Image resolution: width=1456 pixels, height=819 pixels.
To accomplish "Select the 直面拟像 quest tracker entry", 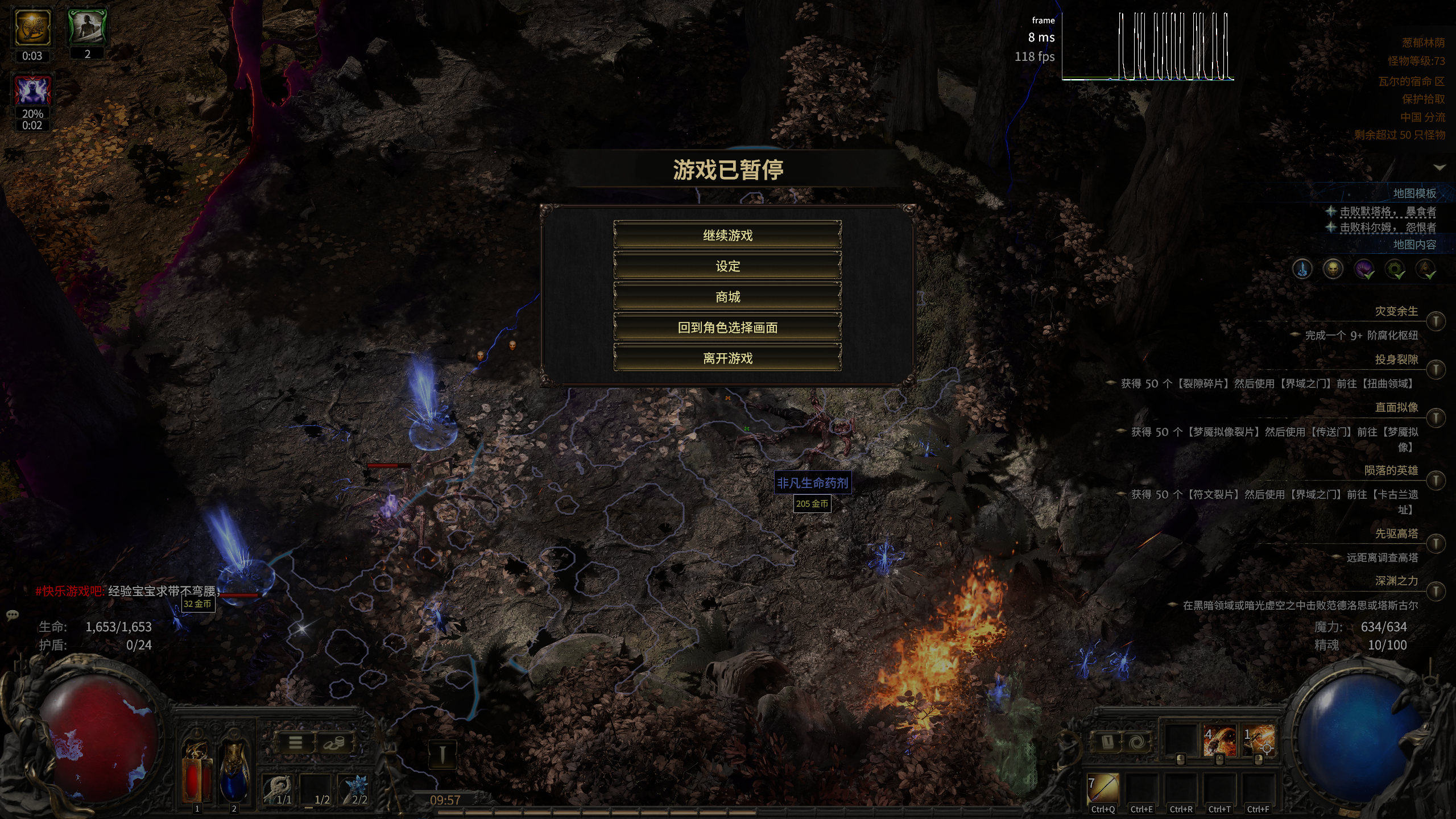I will click(x=1396, y=407).
